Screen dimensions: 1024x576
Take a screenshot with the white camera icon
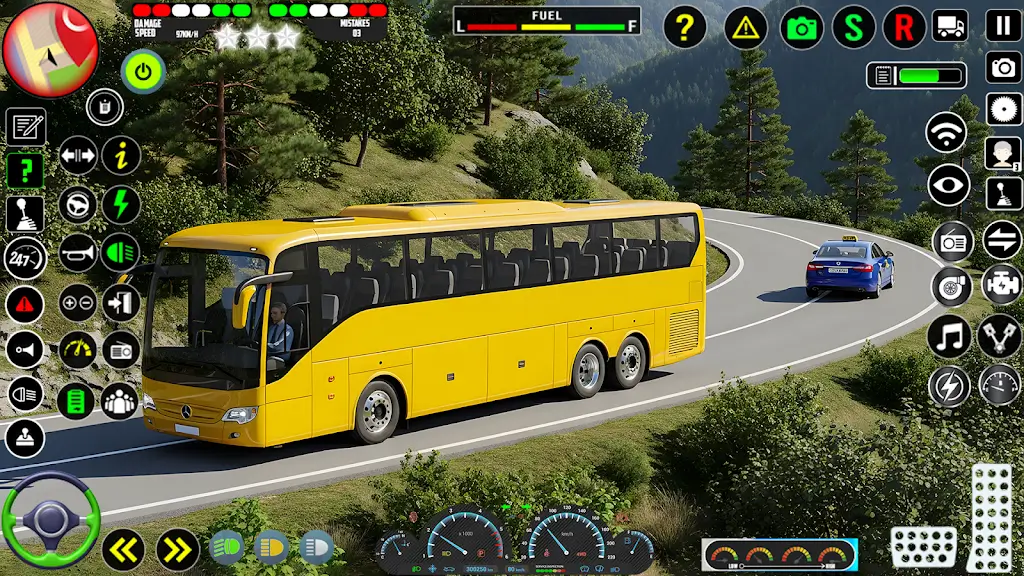(x=1003, y=67)
